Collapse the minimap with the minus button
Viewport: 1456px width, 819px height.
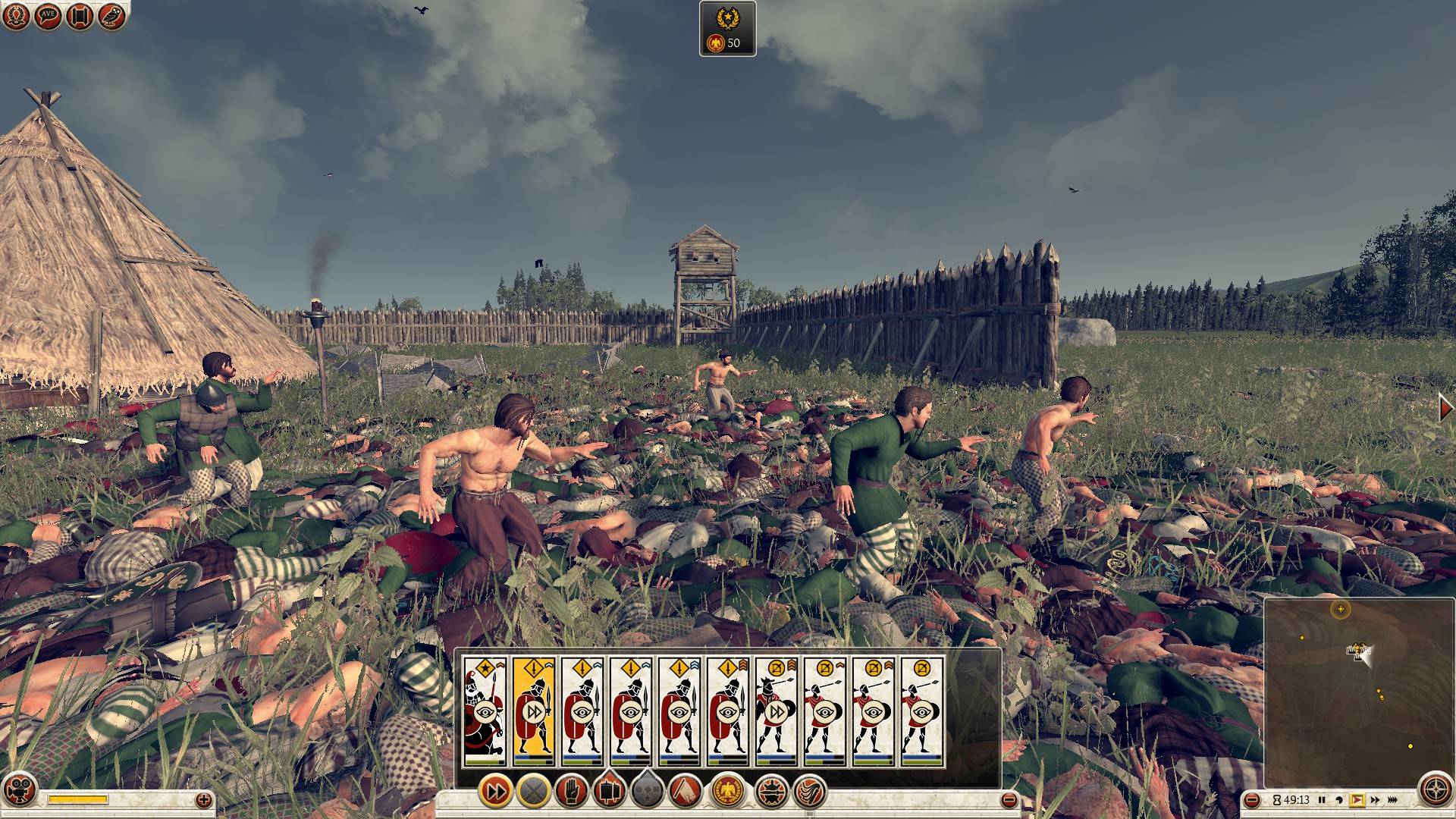[x=1252, y=800]
